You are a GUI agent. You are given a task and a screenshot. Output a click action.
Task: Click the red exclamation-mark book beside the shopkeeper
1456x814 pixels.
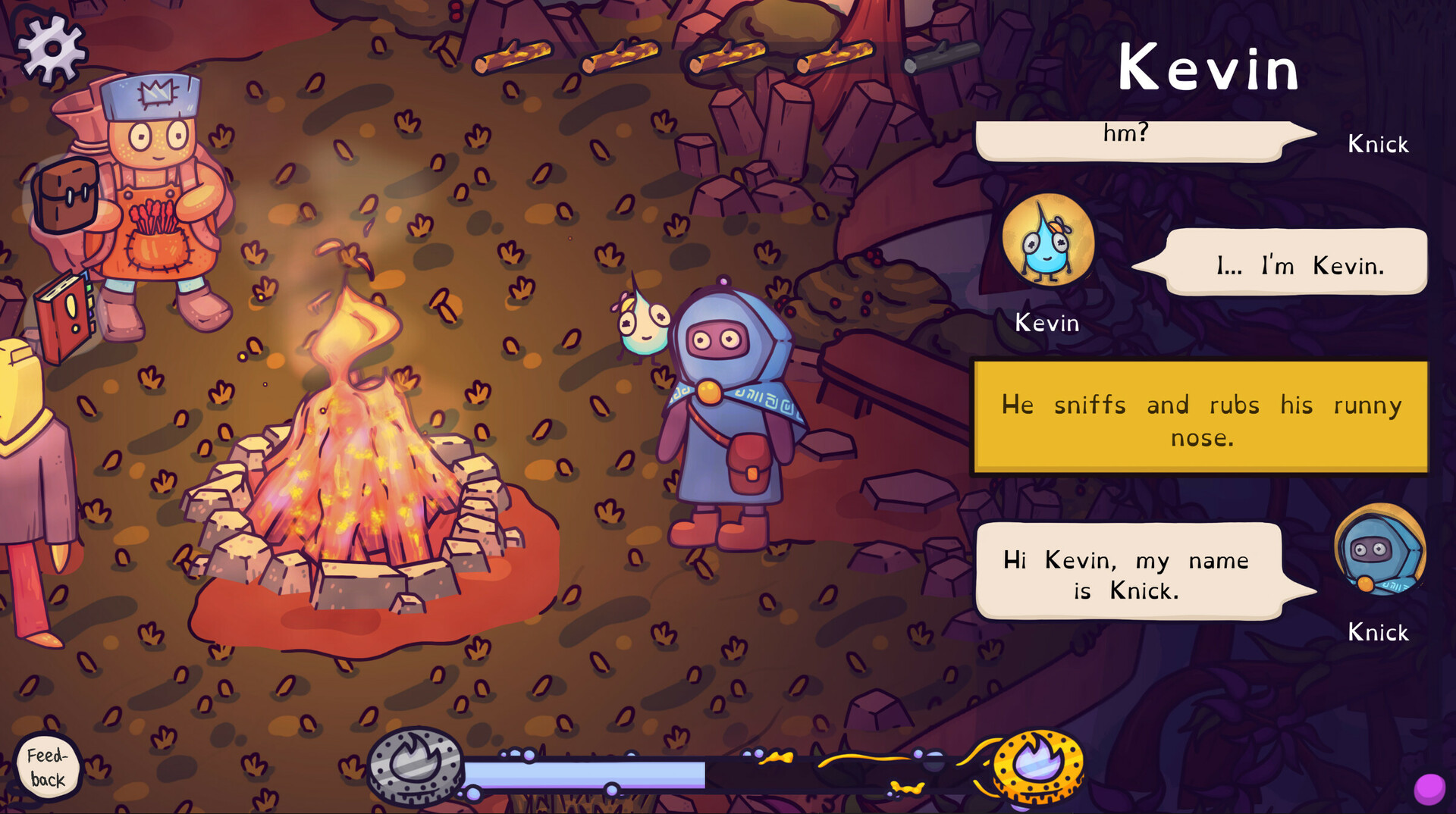[x=62, y=318]
